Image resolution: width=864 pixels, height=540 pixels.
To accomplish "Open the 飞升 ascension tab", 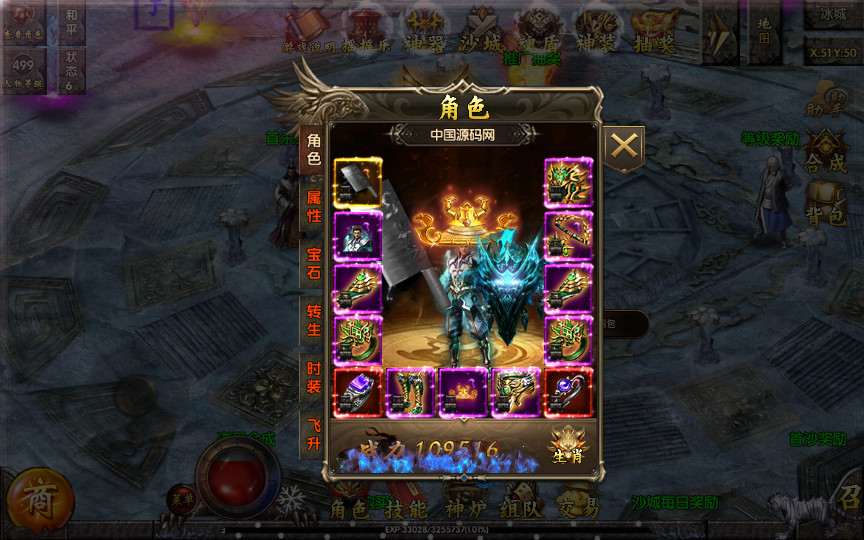I will coord(313,434).
